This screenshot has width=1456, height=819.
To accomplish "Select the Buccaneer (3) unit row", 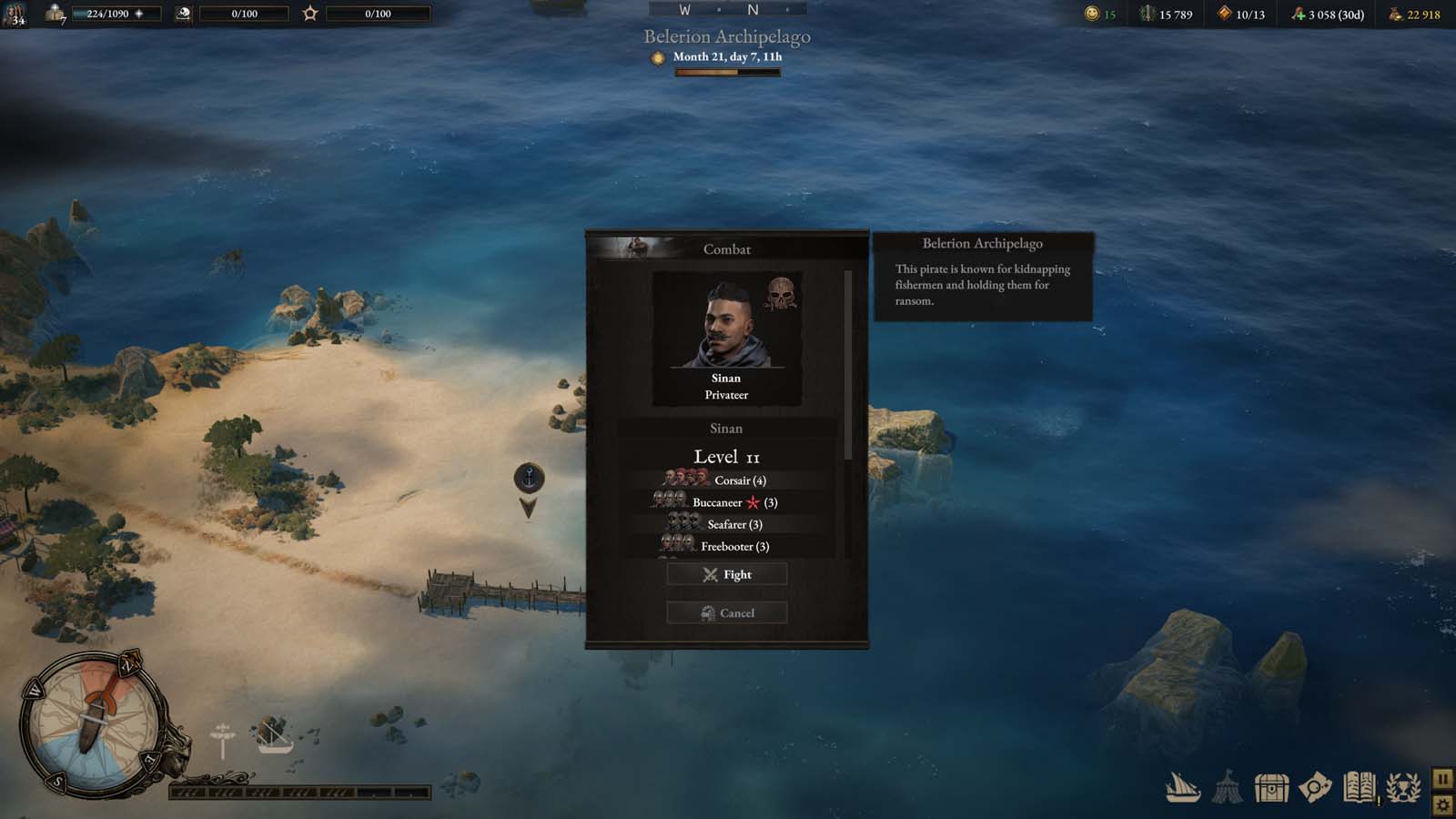I will (726, 502).
